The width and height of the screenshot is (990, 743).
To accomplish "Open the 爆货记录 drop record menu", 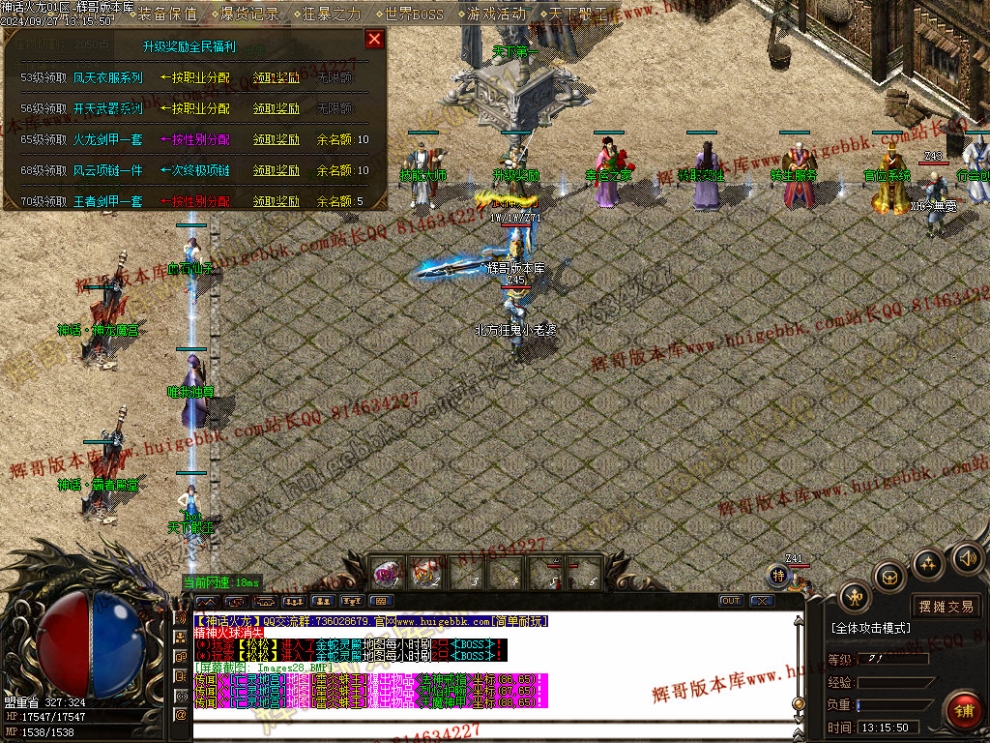I will pyautogui.click(x=247, y=14).
